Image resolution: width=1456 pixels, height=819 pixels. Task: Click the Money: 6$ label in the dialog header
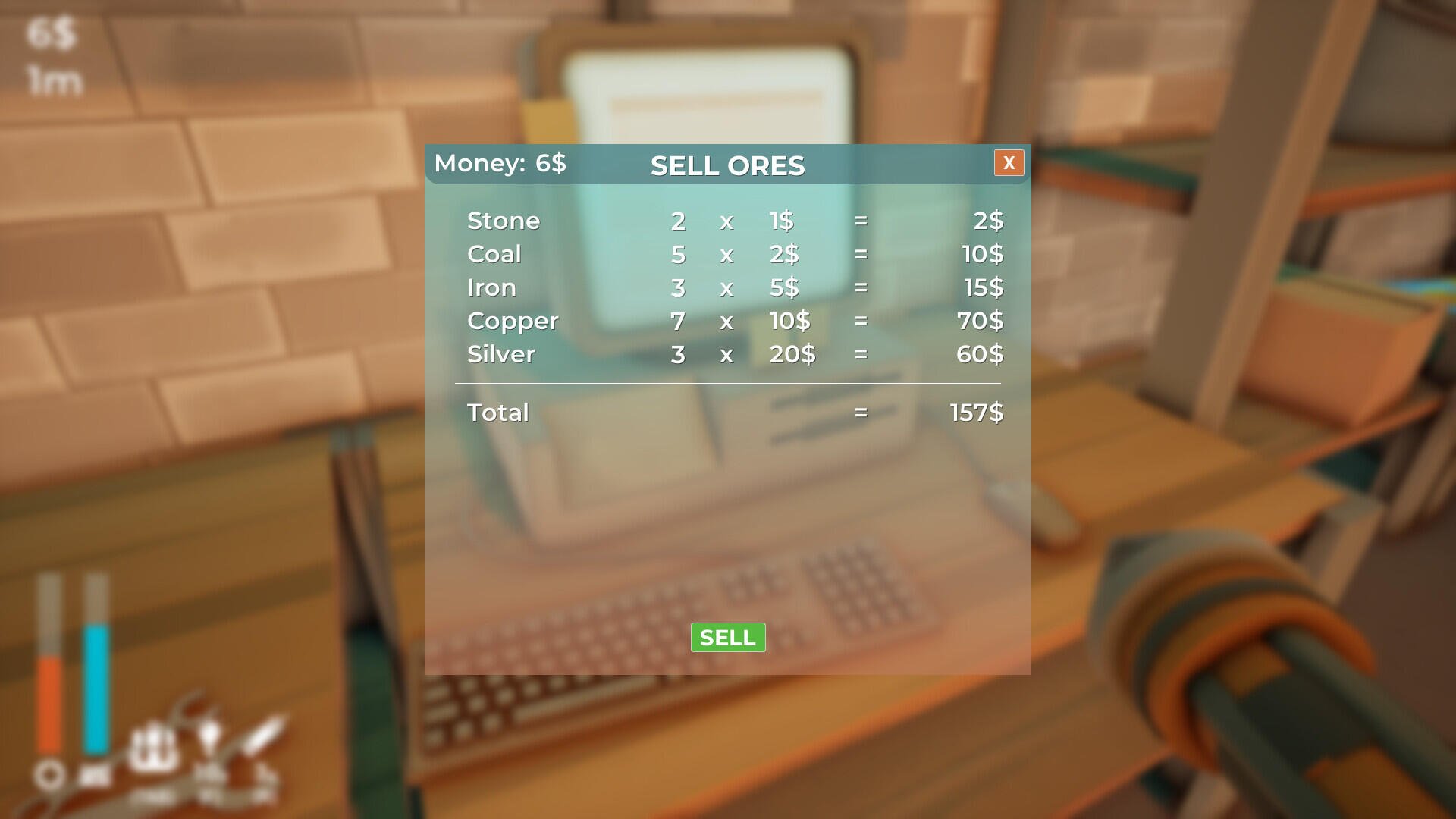[502, 163]
